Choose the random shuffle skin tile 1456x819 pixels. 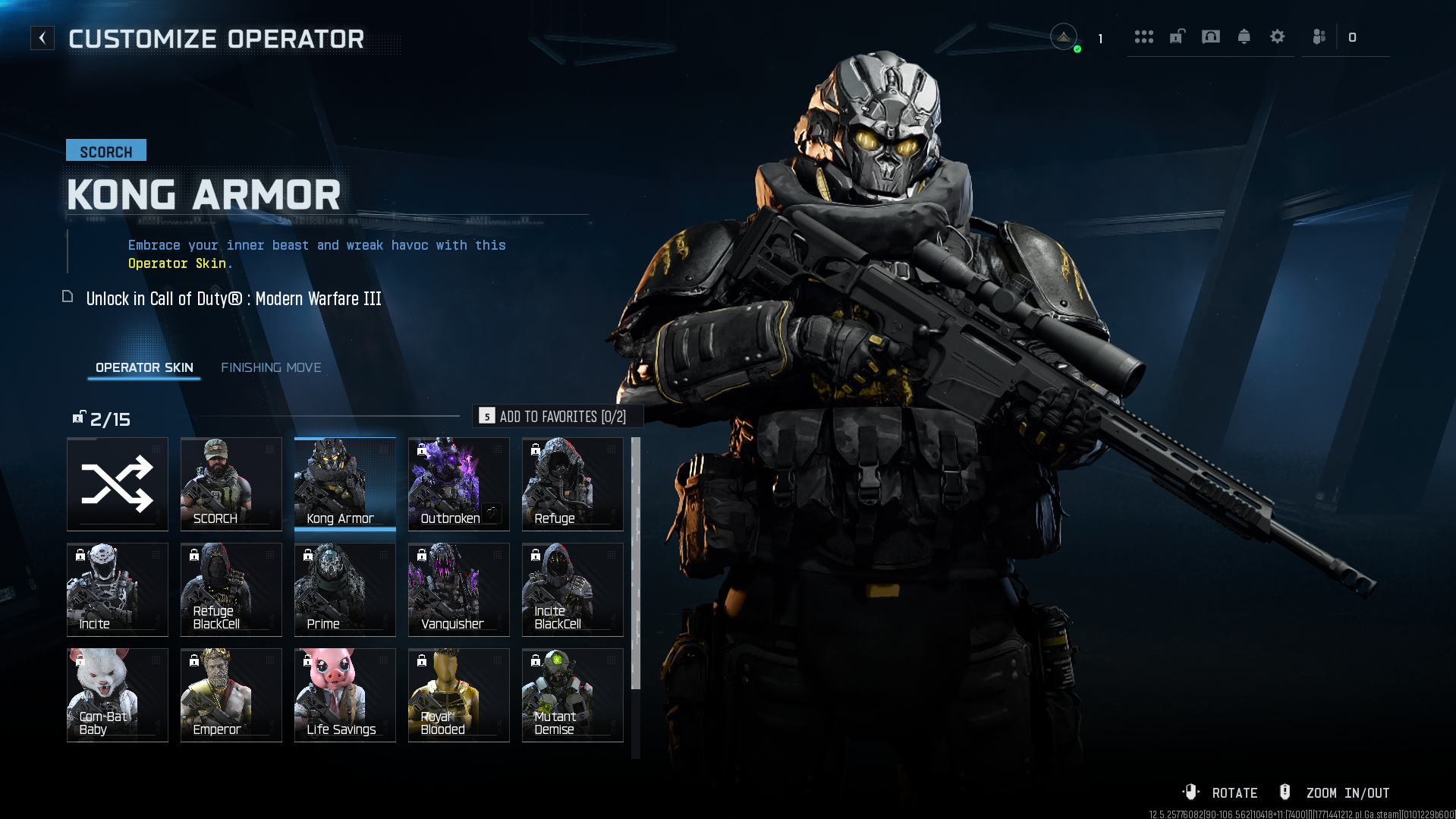click(x=118, y=484)
